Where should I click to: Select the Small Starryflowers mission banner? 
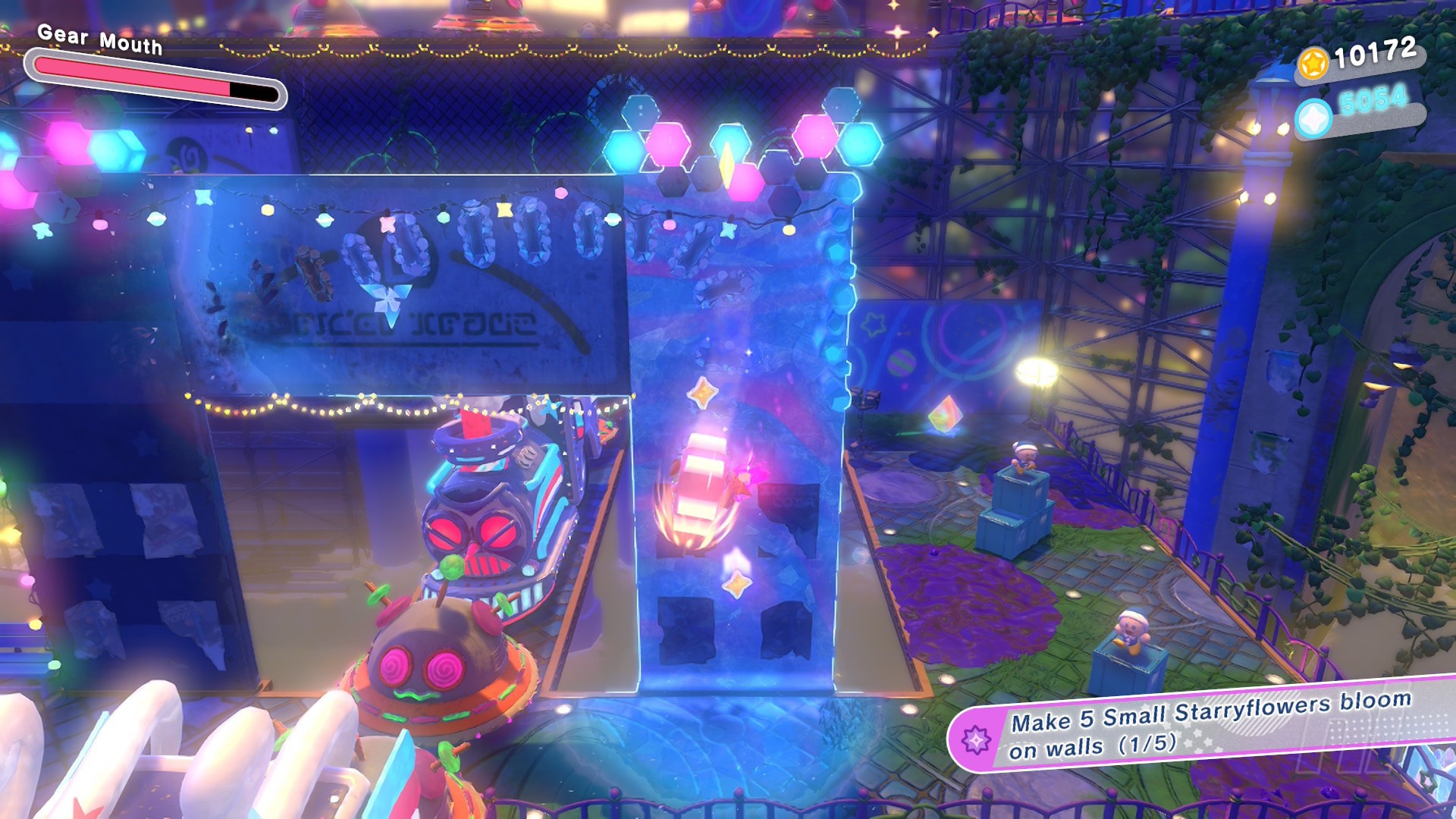1206,723
